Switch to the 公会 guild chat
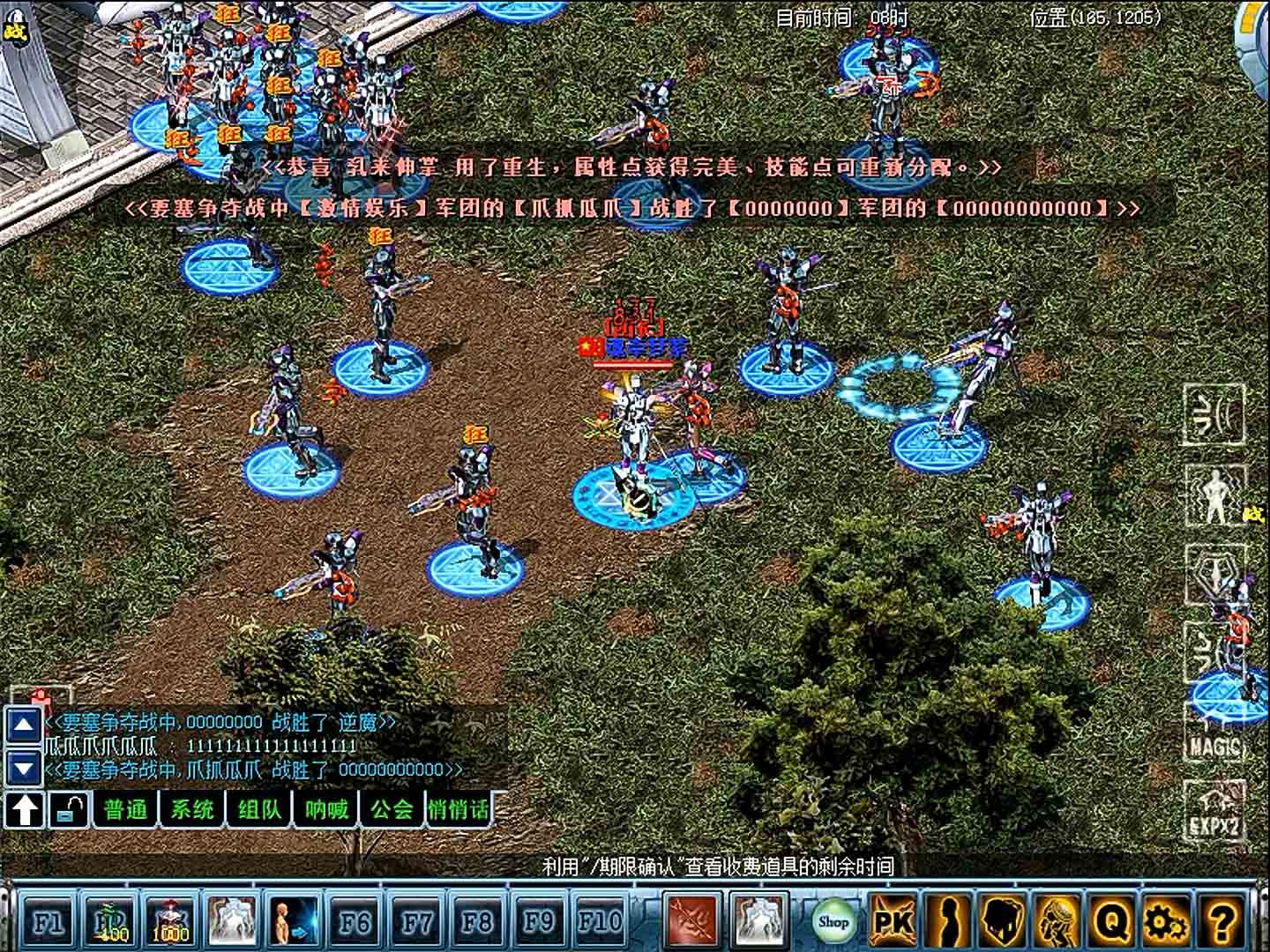 click(x=392, y=809)
